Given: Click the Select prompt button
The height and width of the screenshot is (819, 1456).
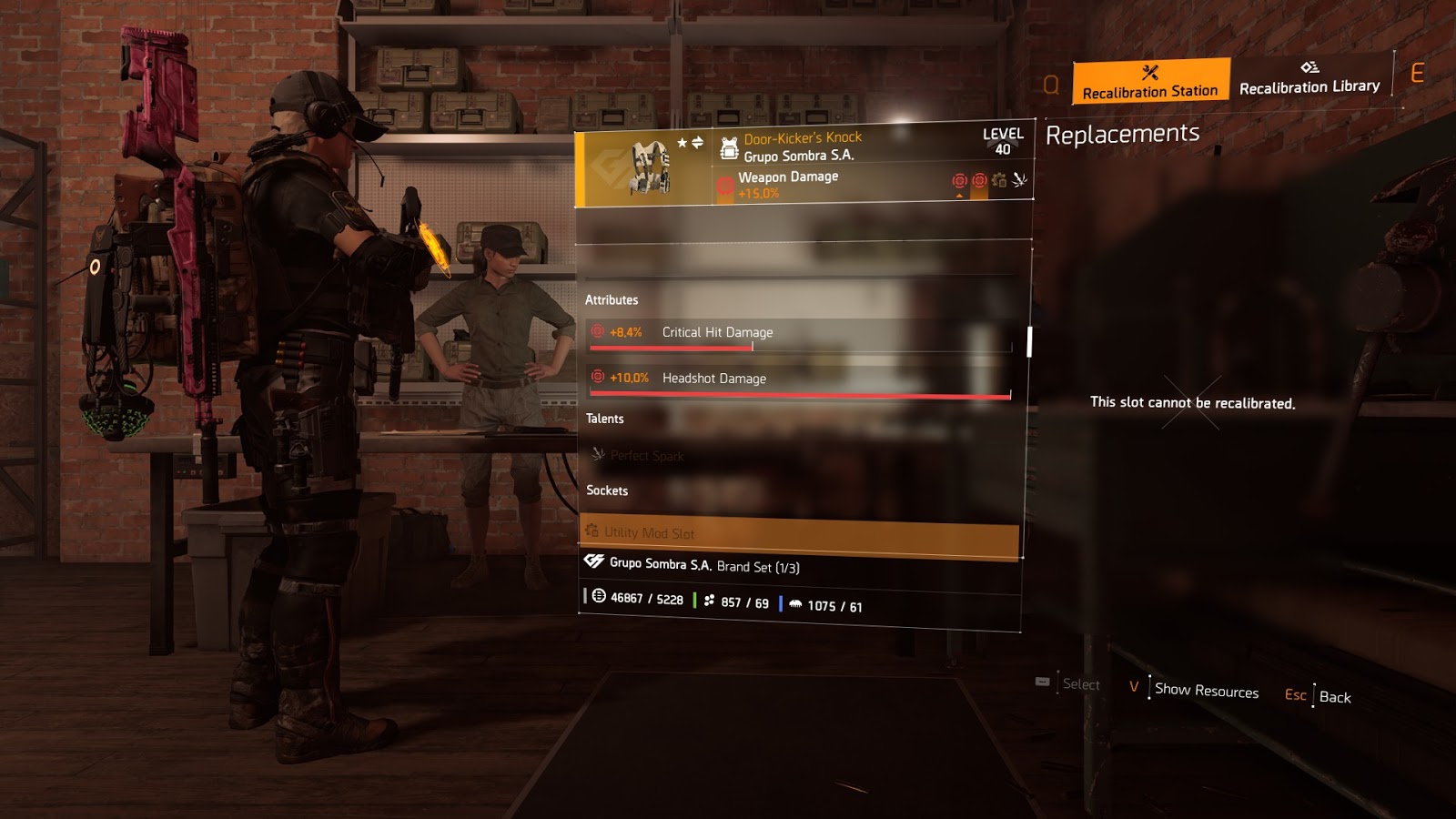Looking at the screenshot, I should (1080, 684).
